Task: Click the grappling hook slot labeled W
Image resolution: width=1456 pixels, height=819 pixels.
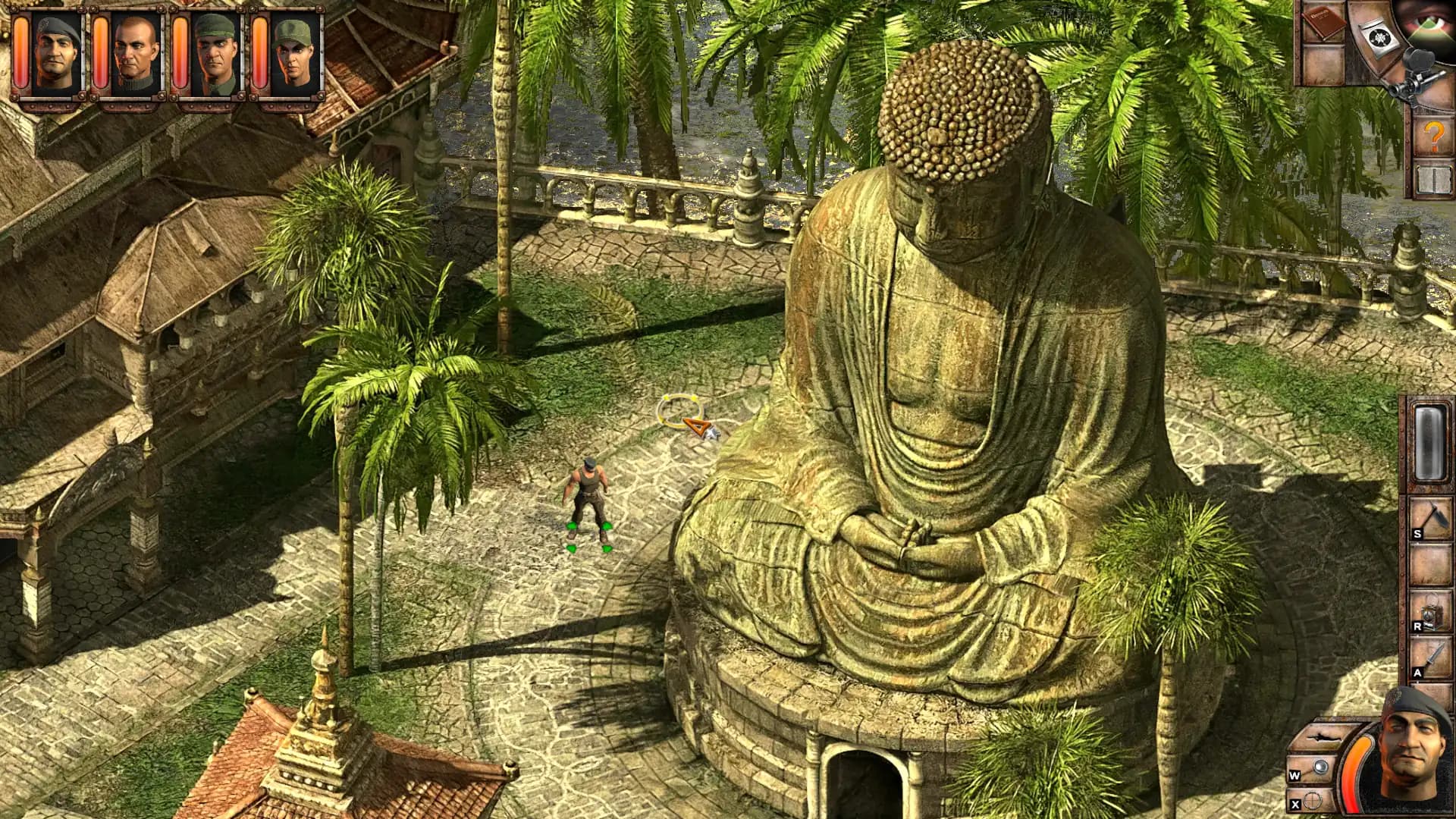Action: 1321,767
